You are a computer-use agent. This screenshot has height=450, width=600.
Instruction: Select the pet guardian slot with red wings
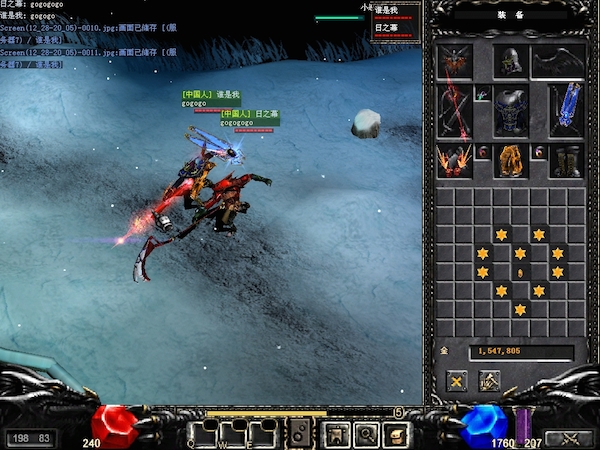453,62
